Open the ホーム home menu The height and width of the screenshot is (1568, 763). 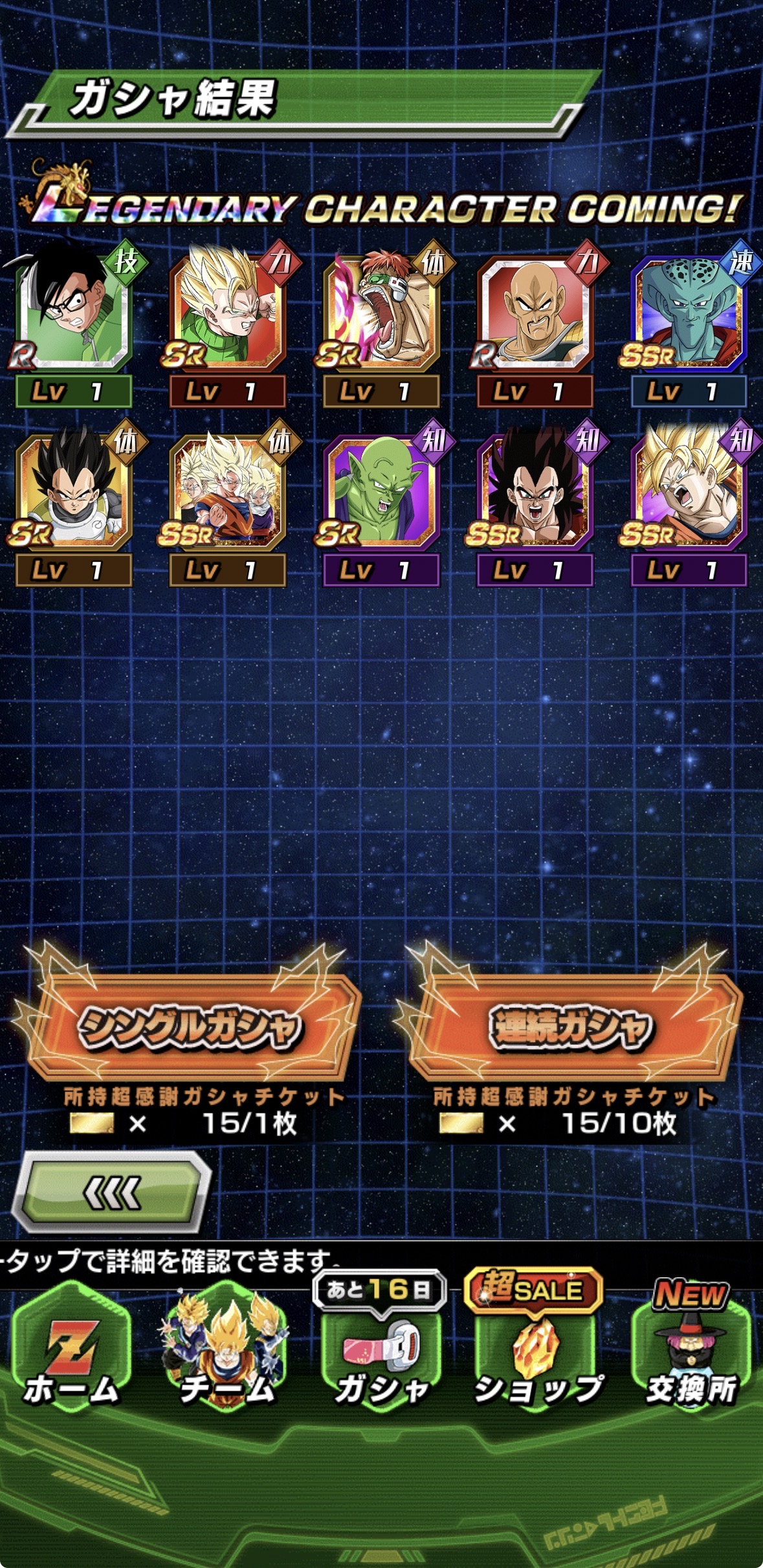pos(71,1352)
